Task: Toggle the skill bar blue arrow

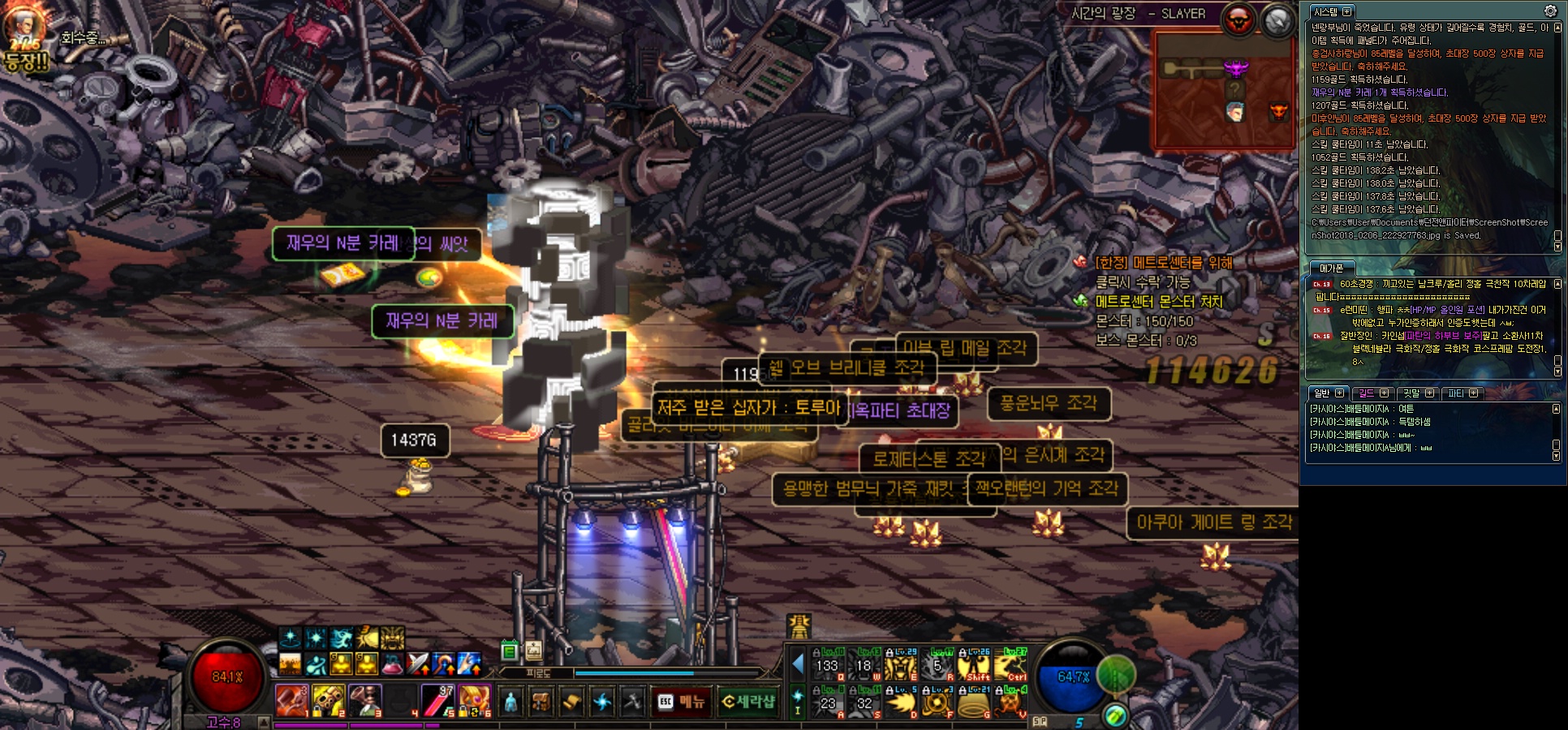Action: tap(797, 664)
